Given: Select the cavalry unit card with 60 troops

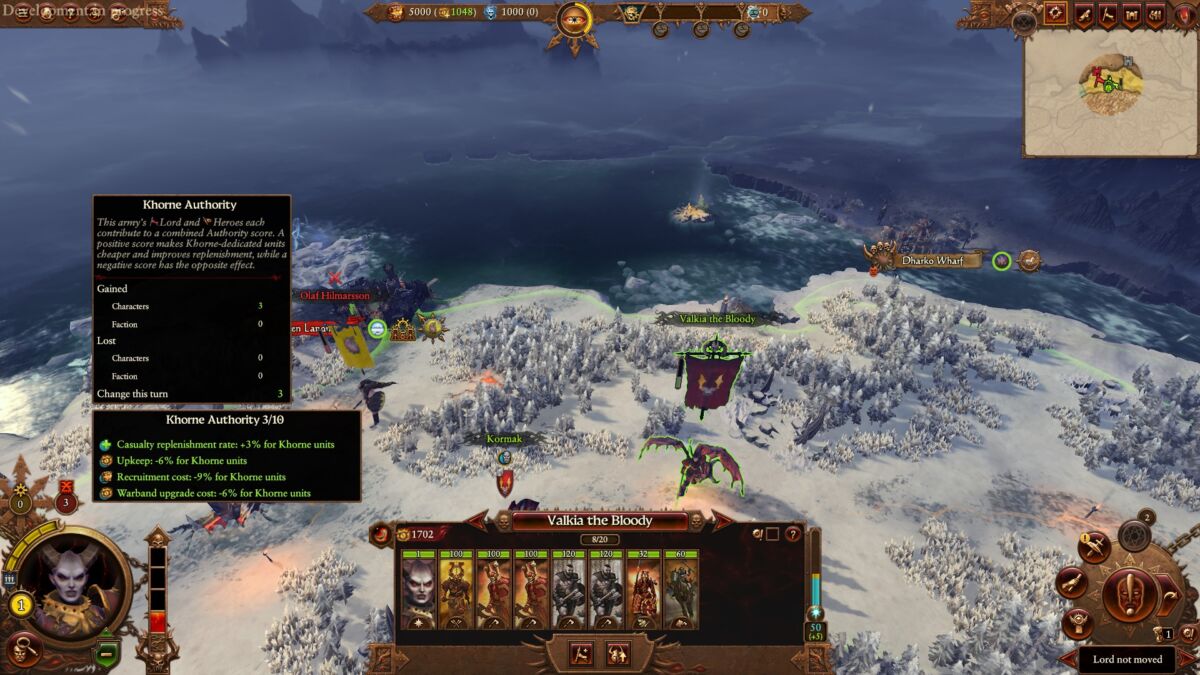Looking at the screenshot, I should pyautogui.click(x=681, y=590).
